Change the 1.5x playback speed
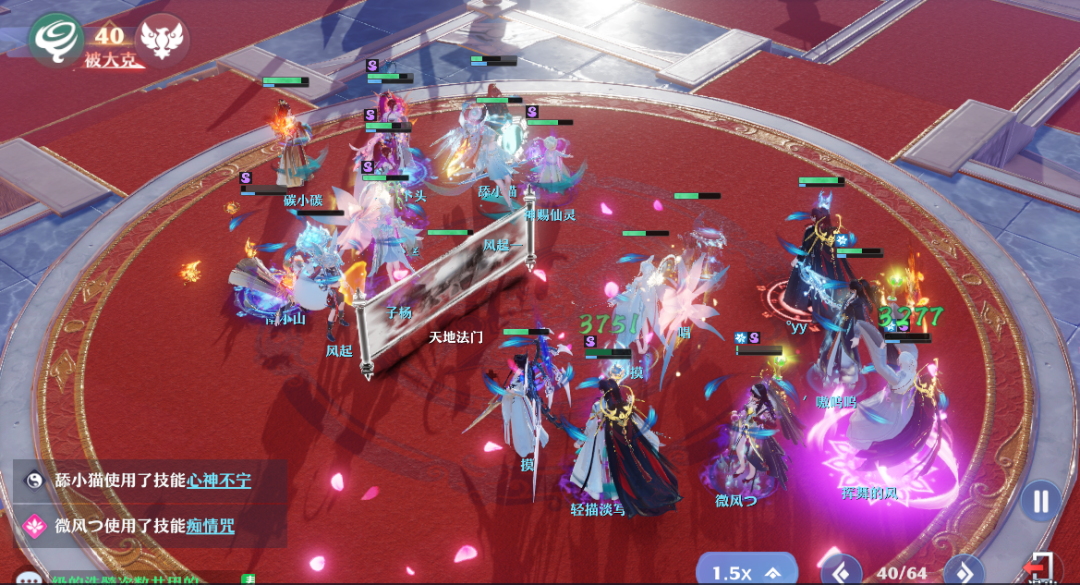 [x=744, y=572]
